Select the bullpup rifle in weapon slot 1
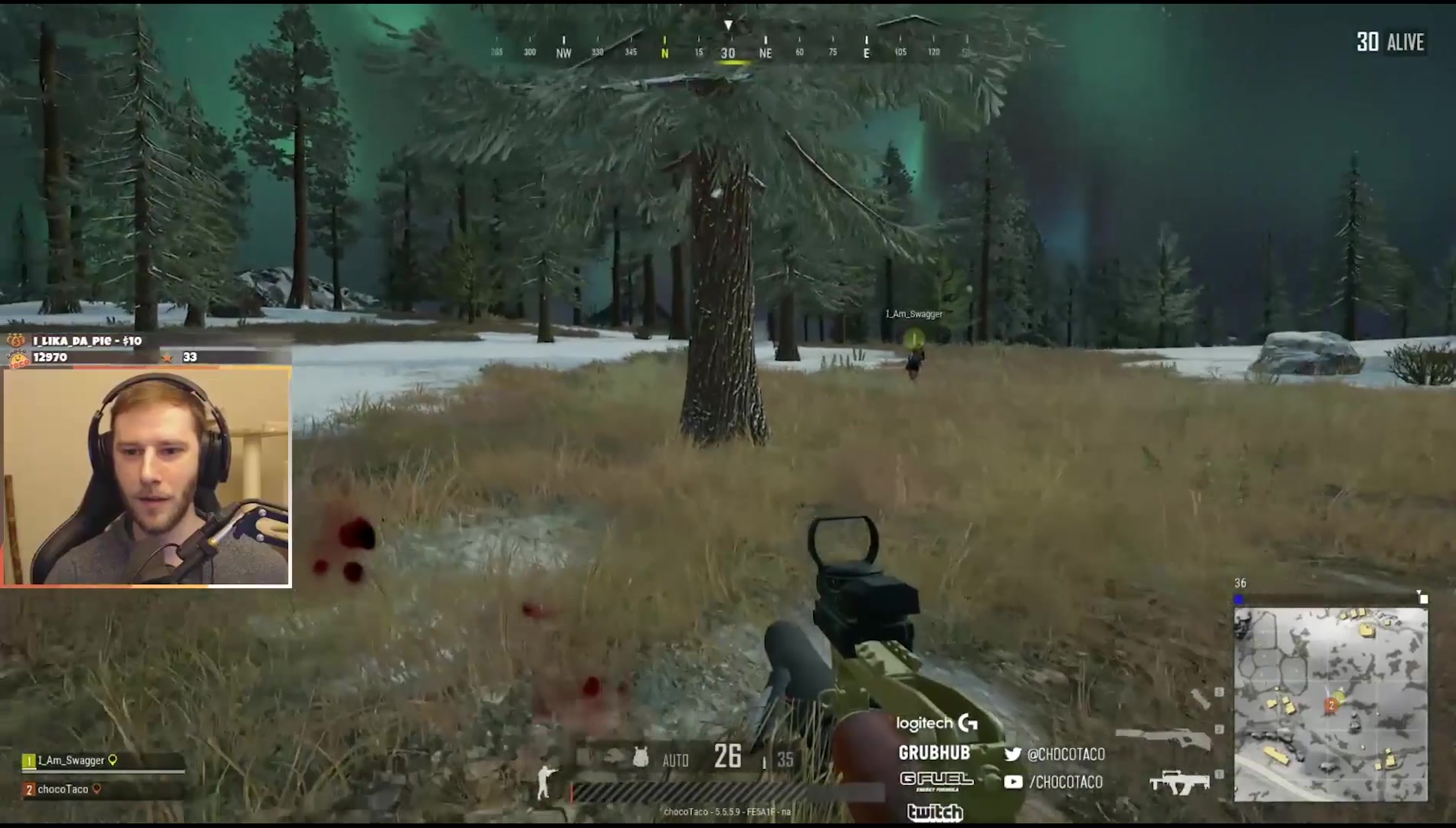 1179,782
